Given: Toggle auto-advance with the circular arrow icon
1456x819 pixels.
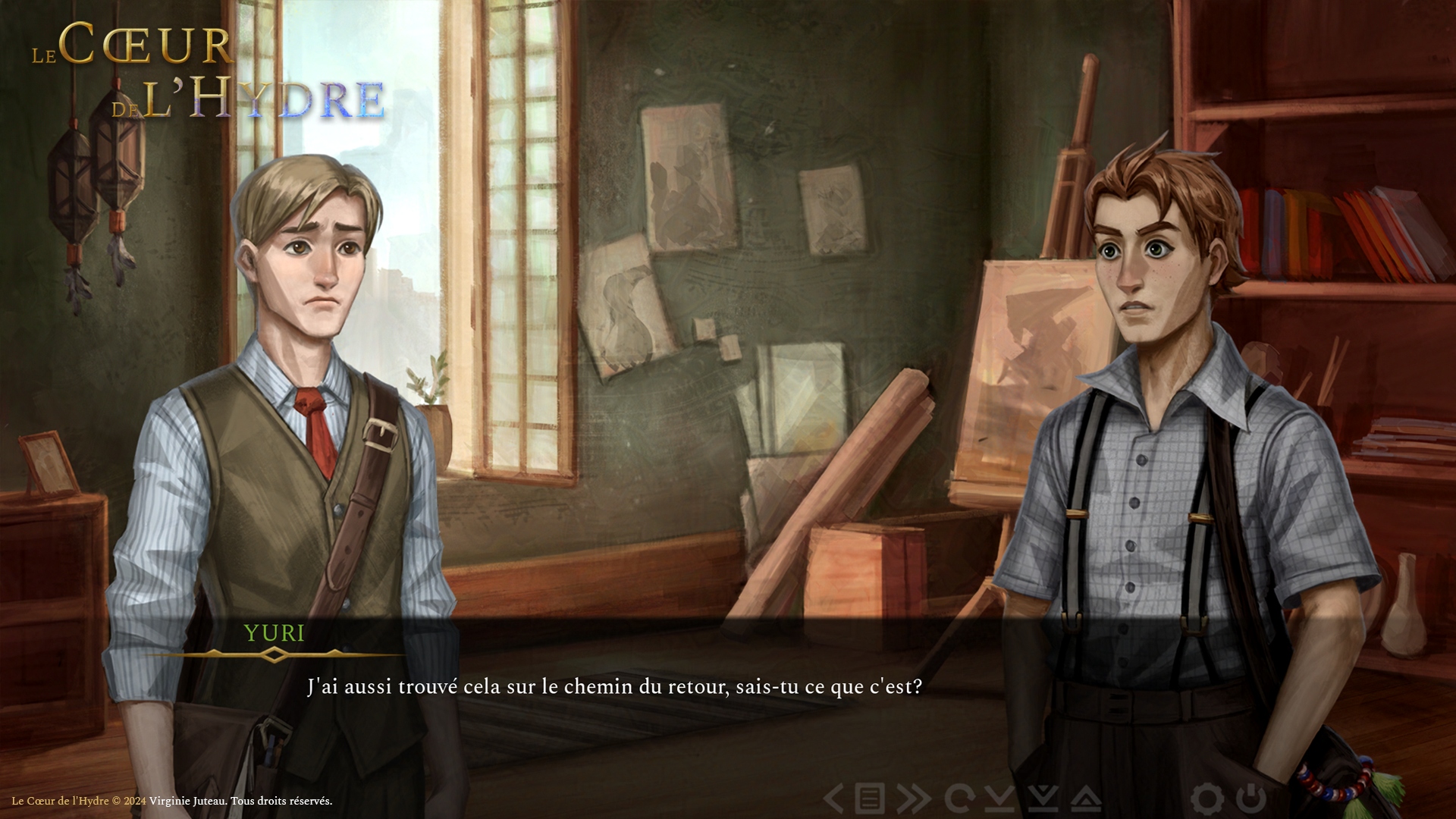Looking at the screenshot, I should point(959,799).
